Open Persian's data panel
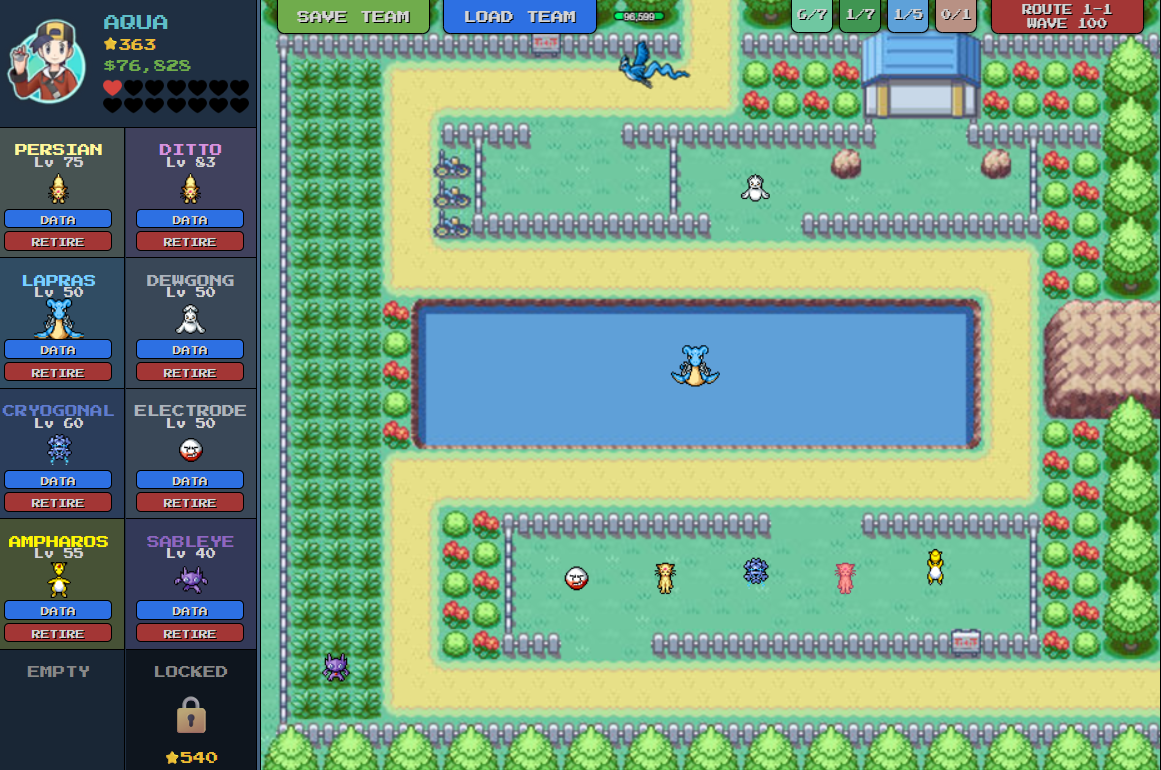 pyautogui.click(x=58, y=219)
